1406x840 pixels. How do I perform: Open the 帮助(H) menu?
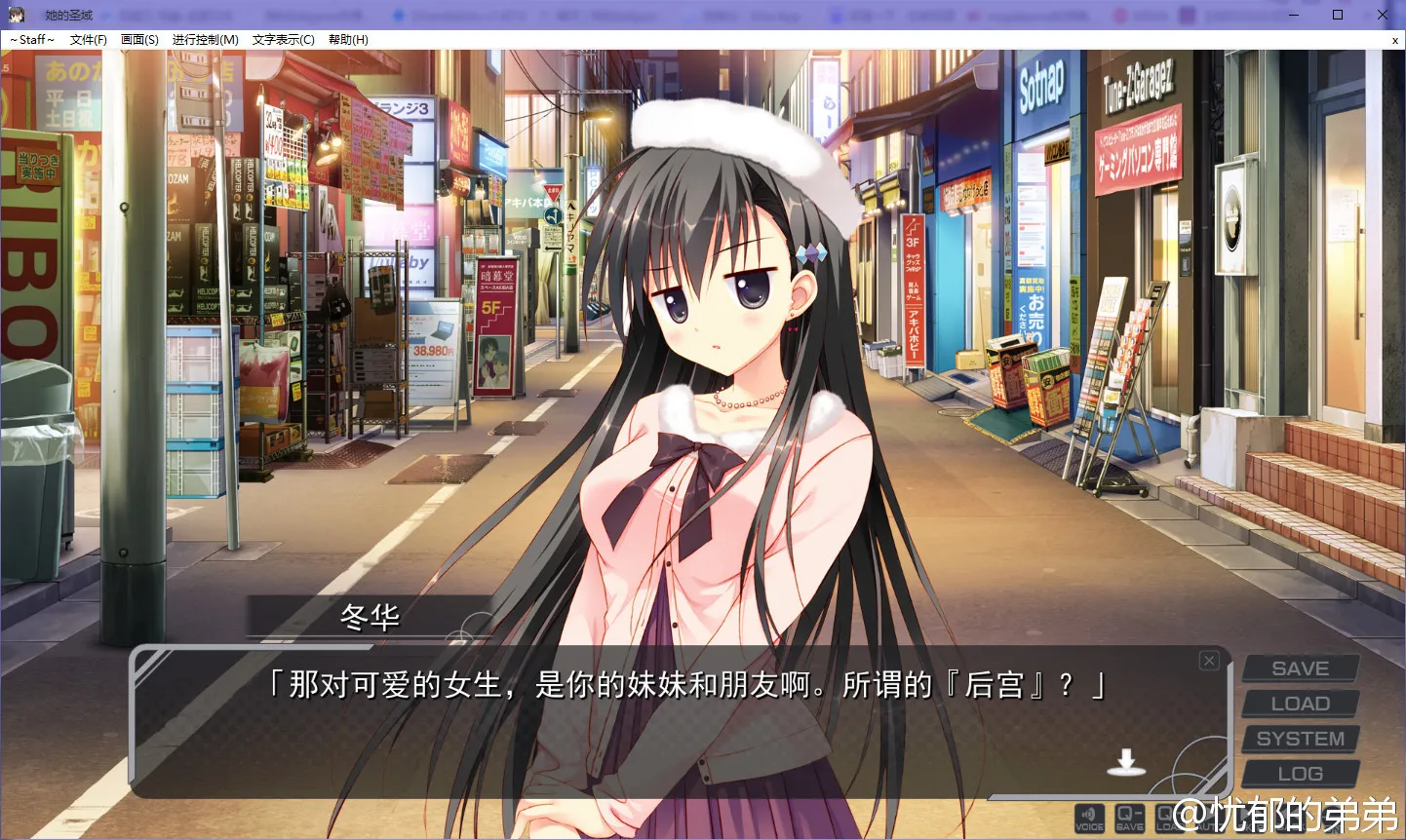[x=348, y=40]
